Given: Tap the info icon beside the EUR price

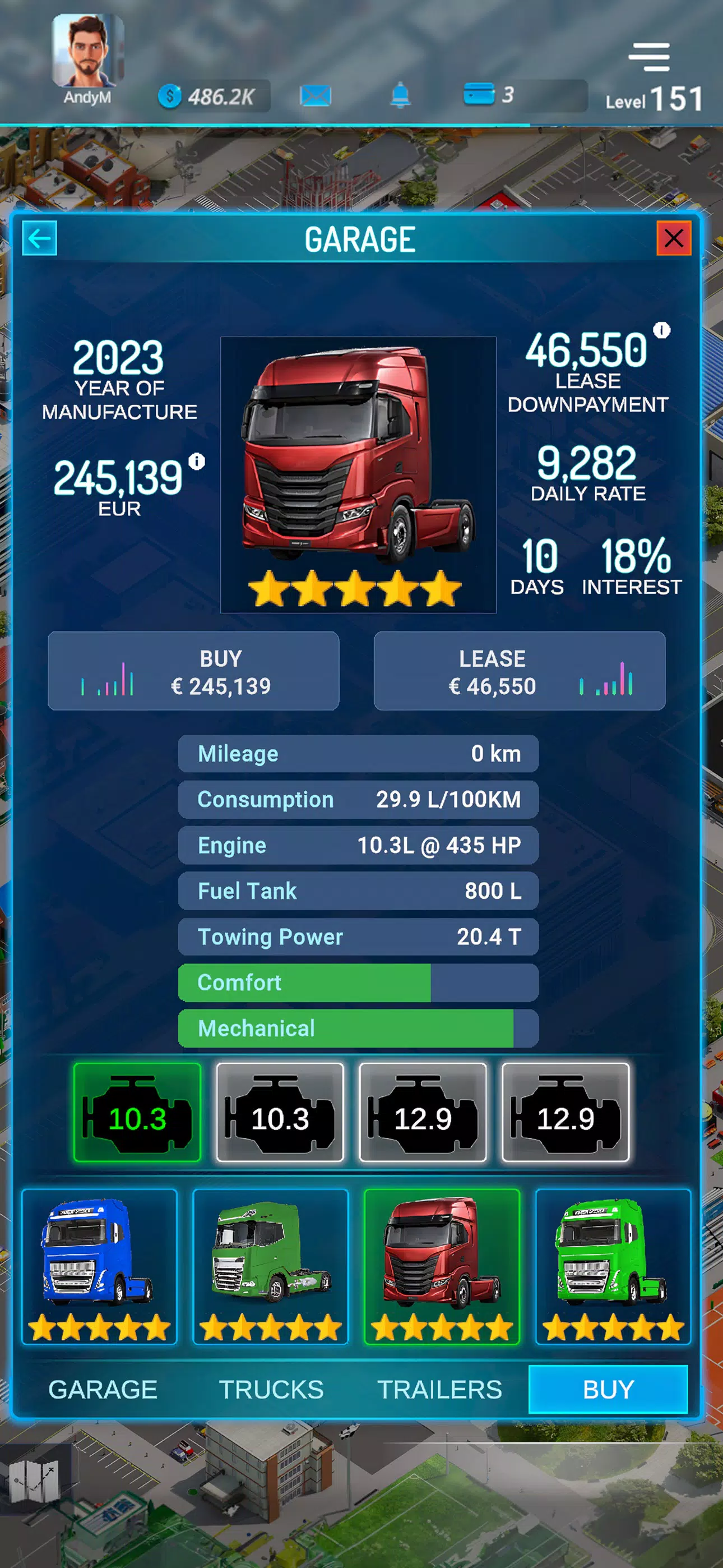Looking at the screenshot, I should click(196, 462).
